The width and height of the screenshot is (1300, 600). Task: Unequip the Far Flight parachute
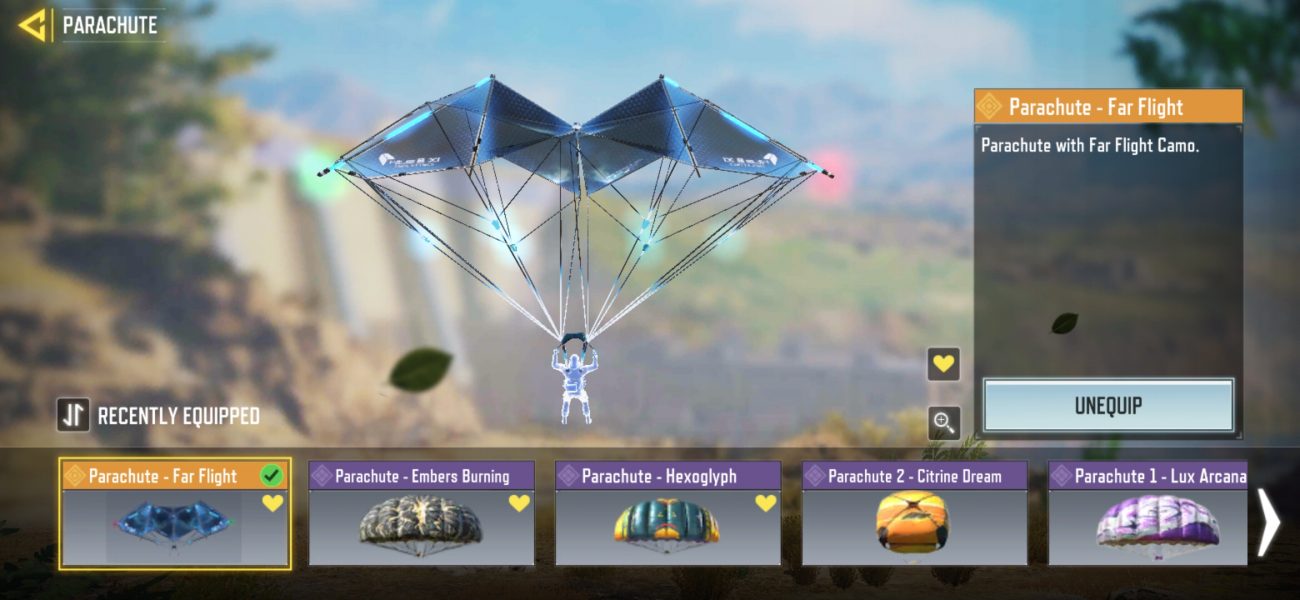(x=1108, y=406)
